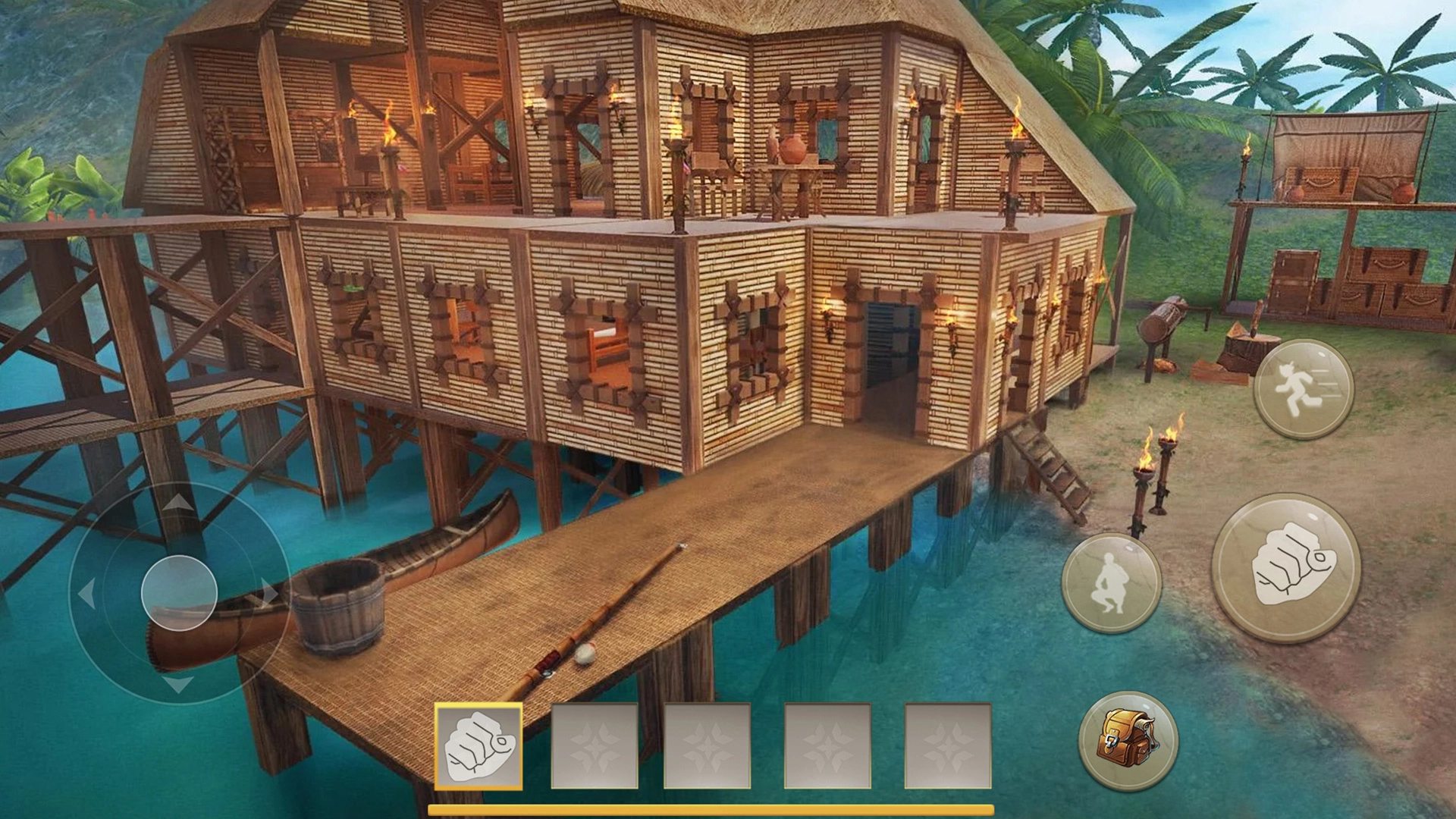Select the fist hotbar slot

pos(479,746)
